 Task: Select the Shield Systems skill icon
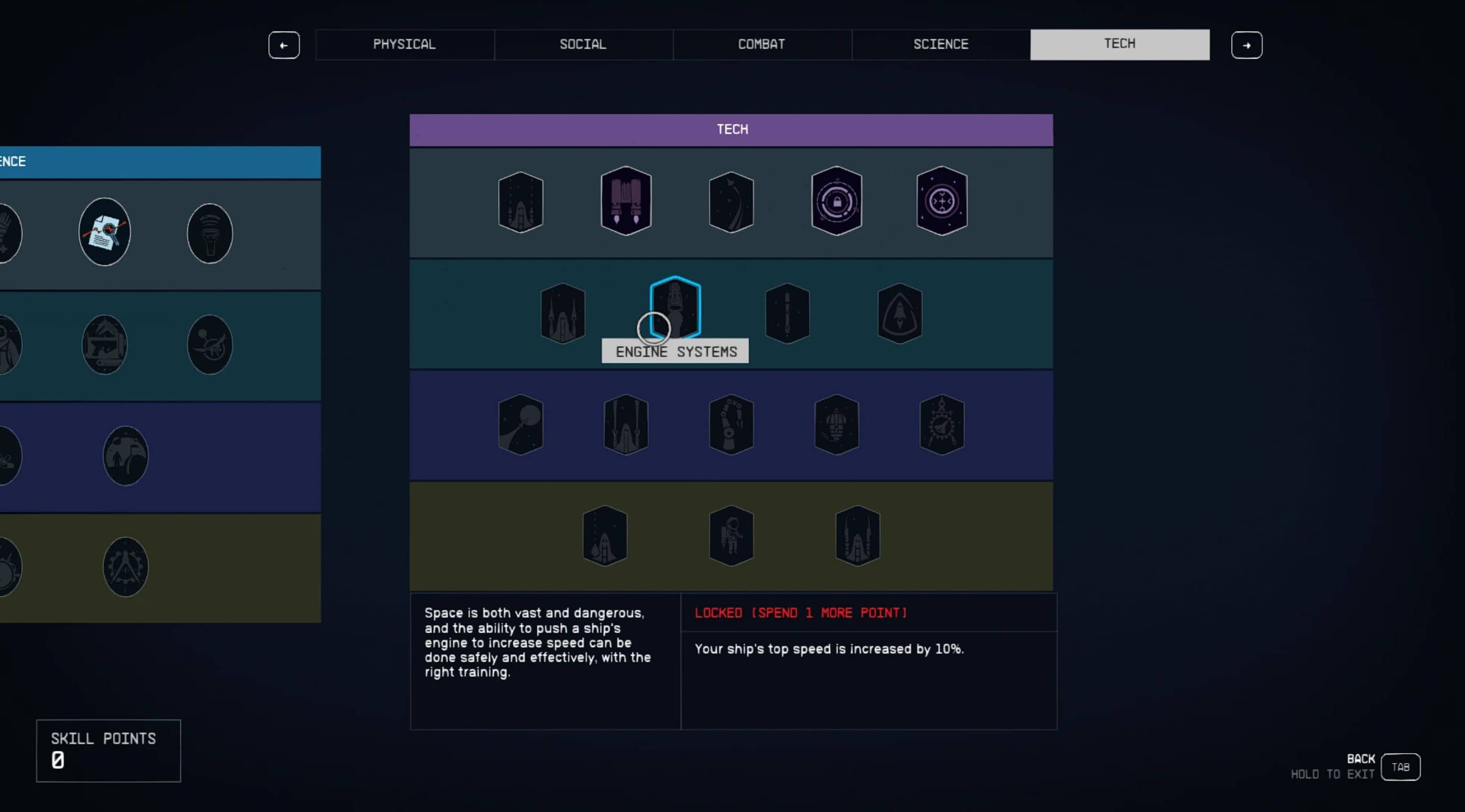899,313
